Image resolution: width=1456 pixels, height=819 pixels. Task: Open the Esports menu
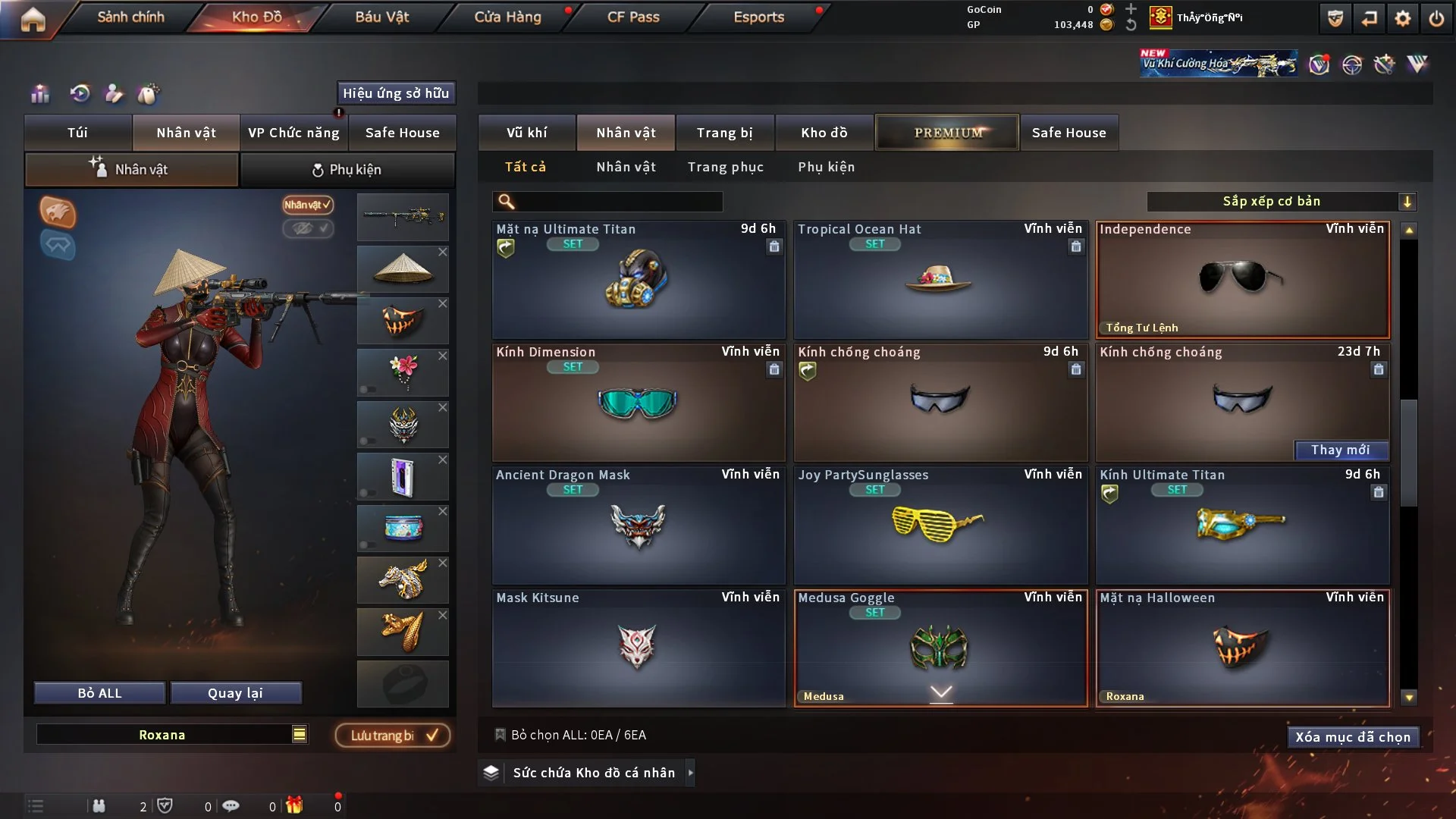pos(758,17)
